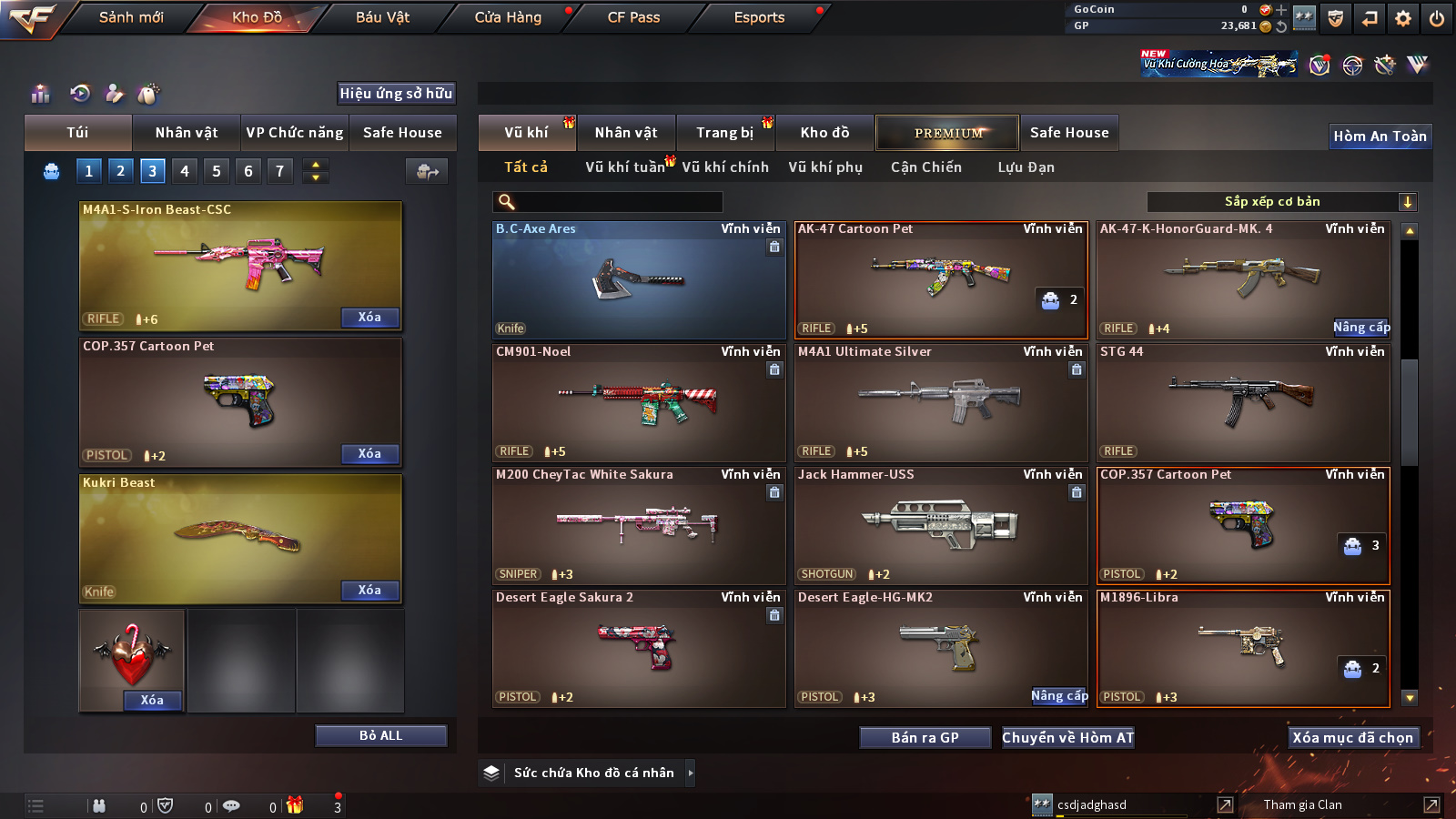Open the Cửa Hàng shop menu

(x=508, y=17)
